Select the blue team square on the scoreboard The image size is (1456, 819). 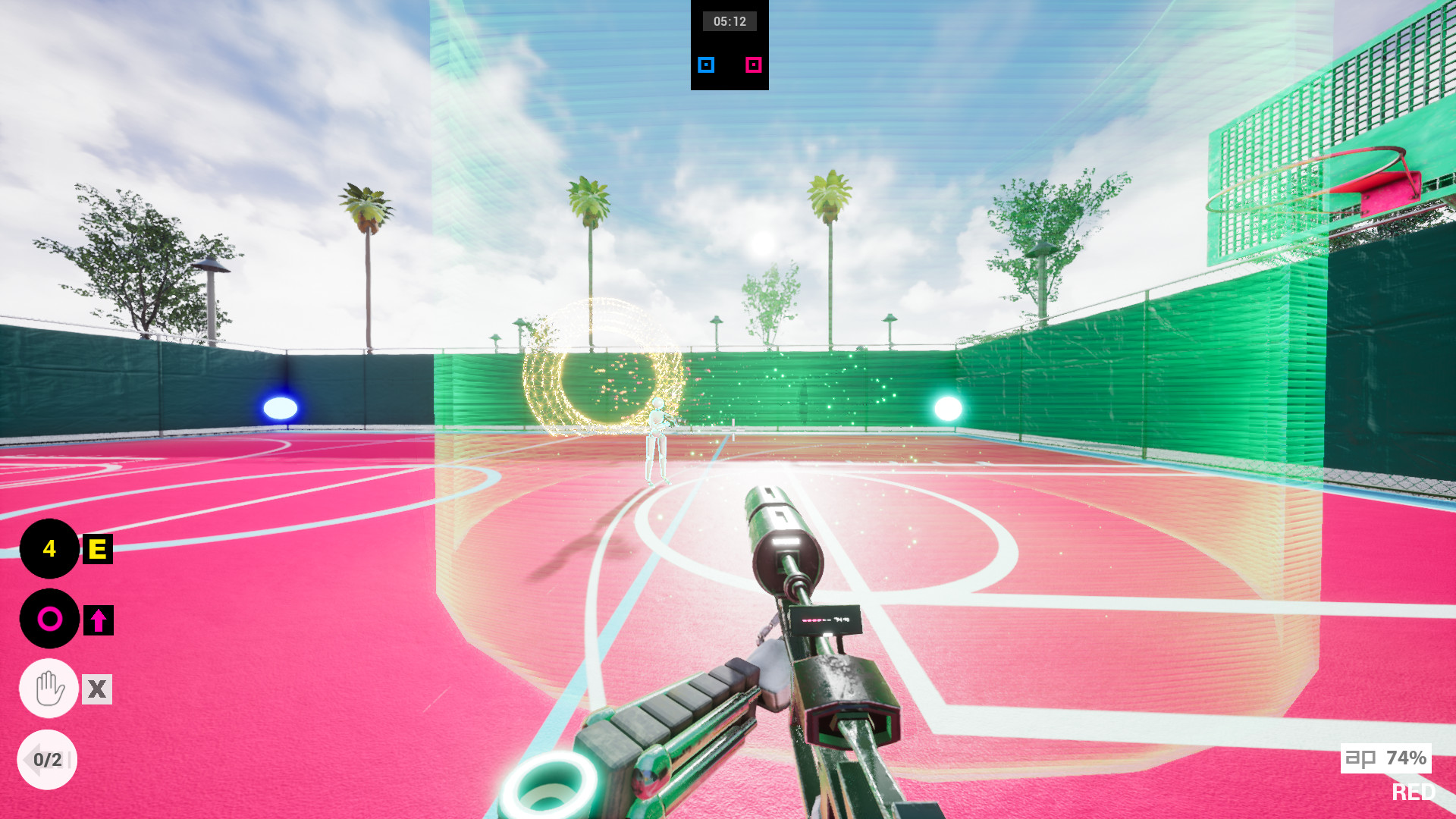705,65
